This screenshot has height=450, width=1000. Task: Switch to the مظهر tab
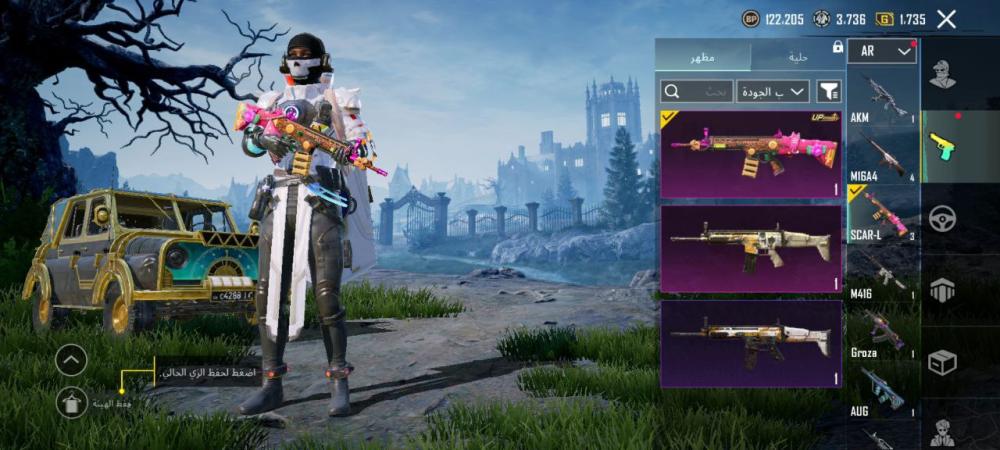click(702, 56)
